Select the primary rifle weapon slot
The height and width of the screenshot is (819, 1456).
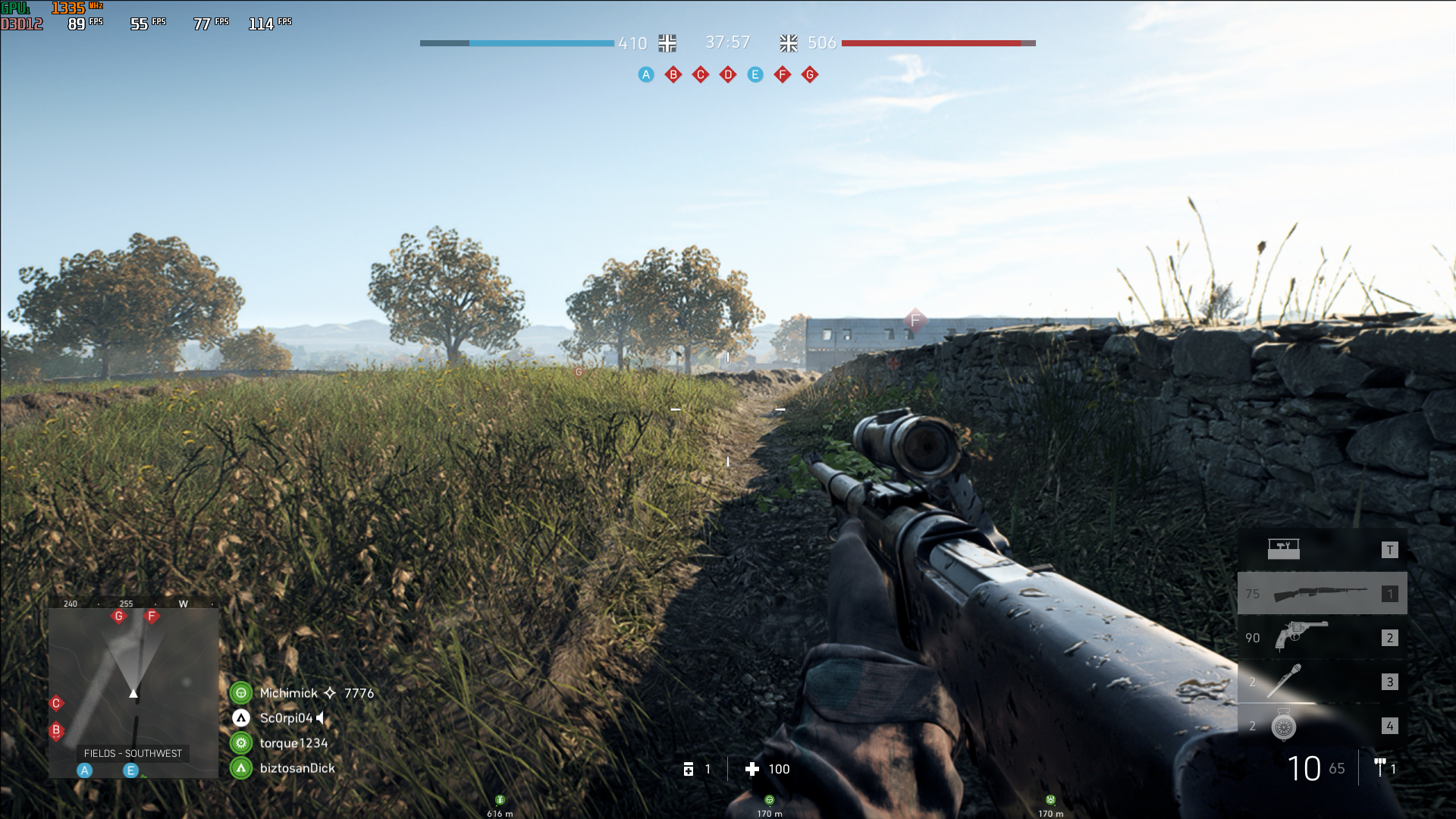1322,594
